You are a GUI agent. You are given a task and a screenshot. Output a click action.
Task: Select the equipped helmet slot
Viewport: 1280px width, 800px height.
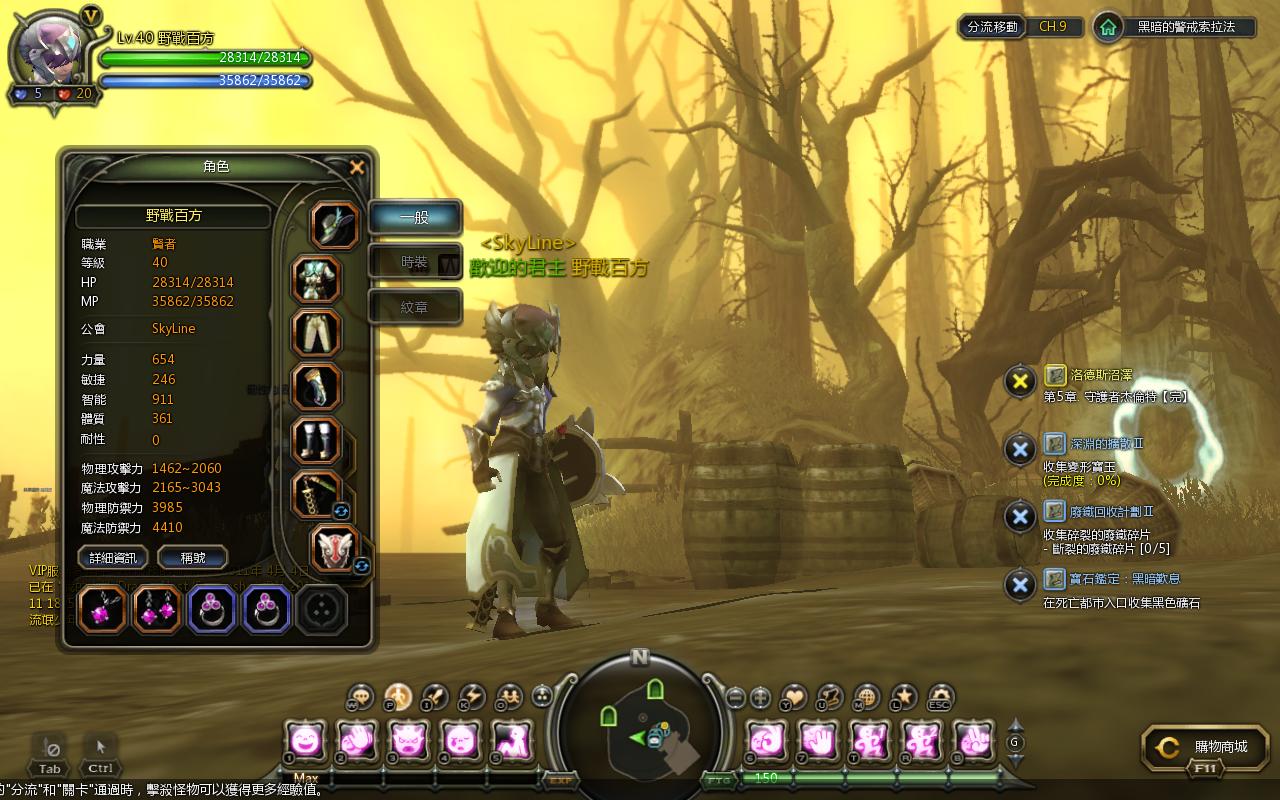335,224
